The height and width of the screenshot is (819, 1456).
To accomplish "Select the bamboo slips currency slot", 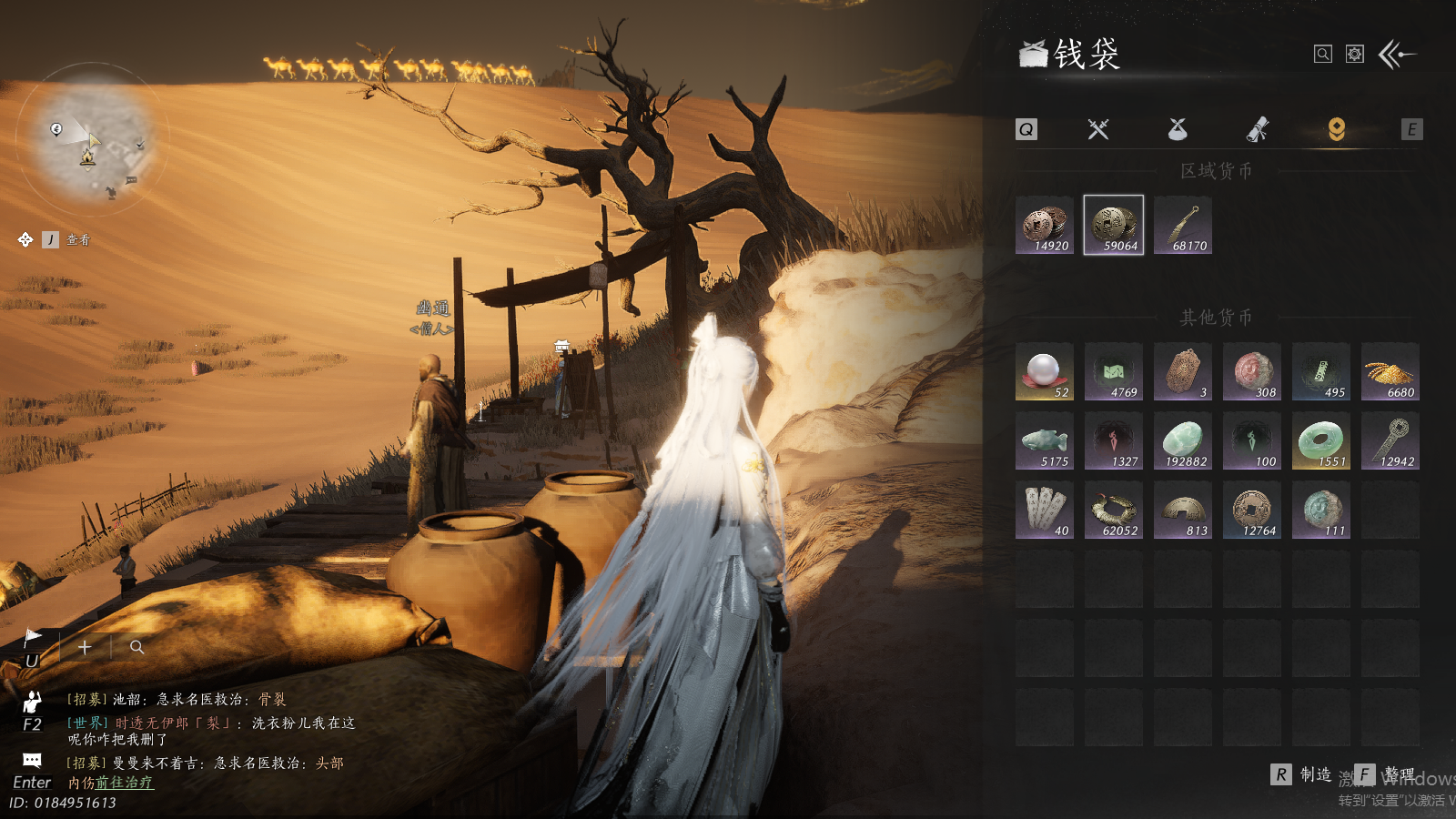I will [x=1045, y=510].
